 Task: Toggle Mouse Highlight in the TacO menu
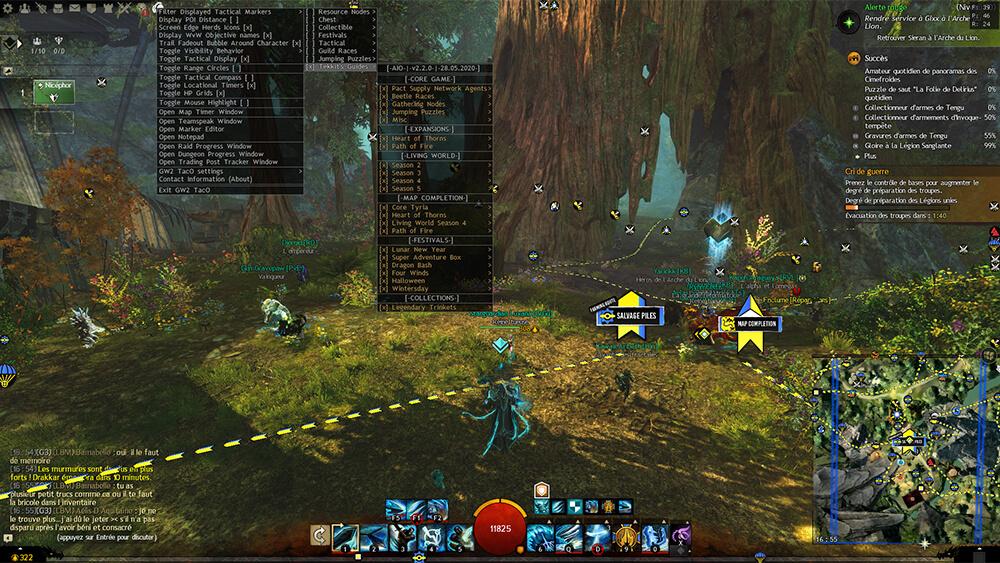[x=201, y=103]
